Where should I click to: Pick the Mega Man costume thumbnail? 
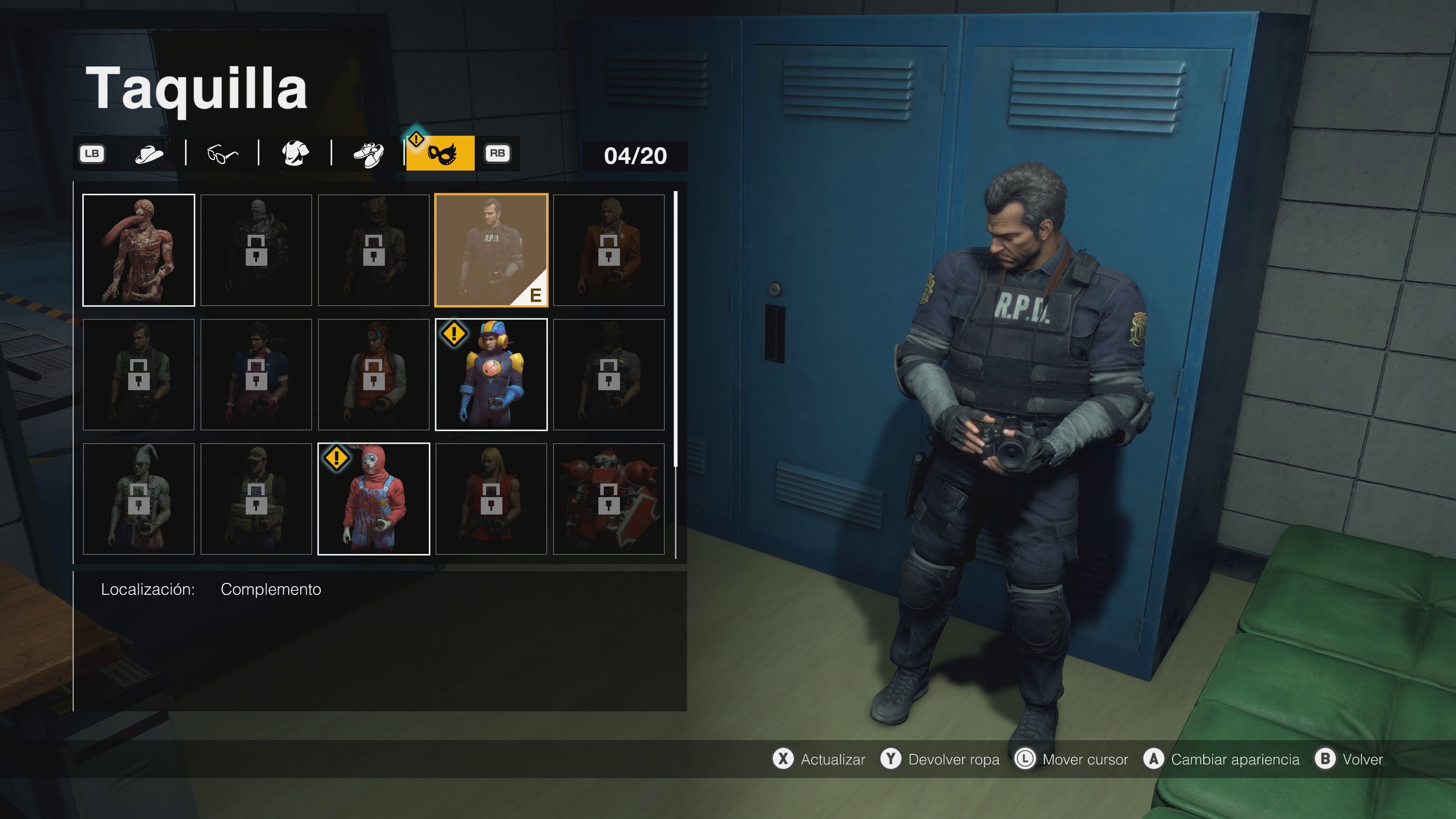491,374
